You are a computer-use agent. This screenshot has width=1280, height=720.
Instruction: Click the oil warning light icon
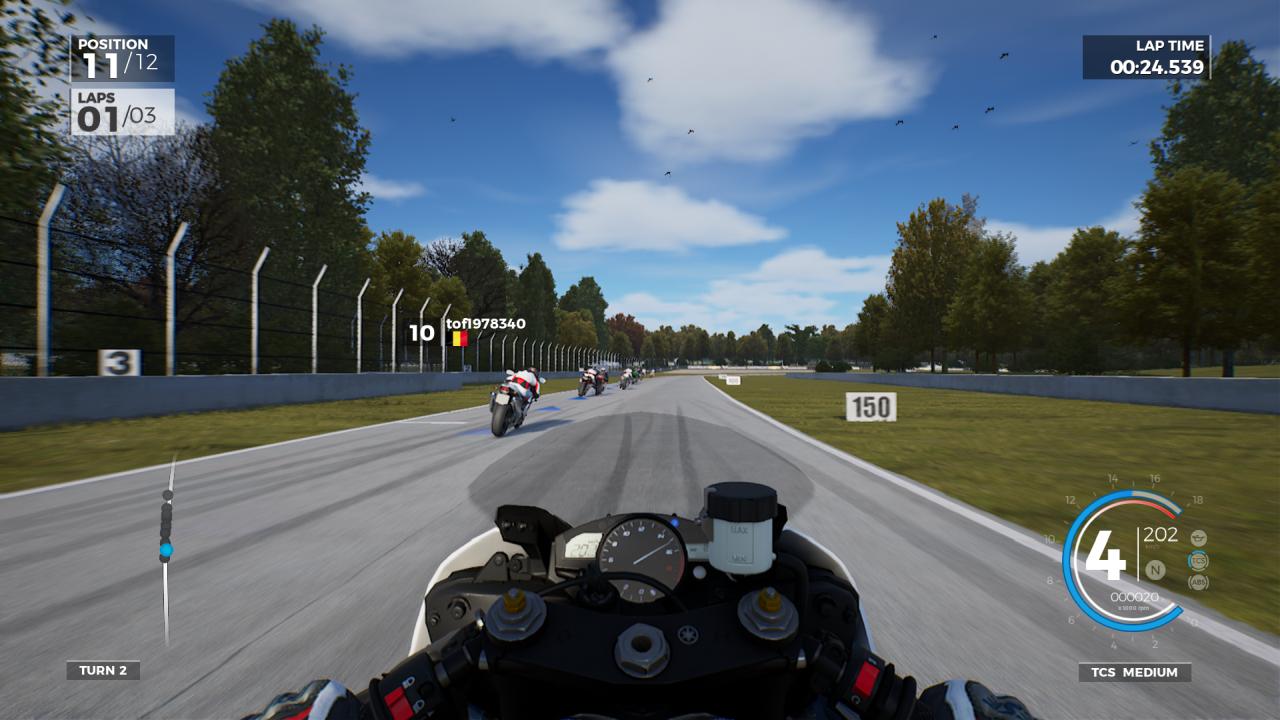click(x=1197, y=538)
